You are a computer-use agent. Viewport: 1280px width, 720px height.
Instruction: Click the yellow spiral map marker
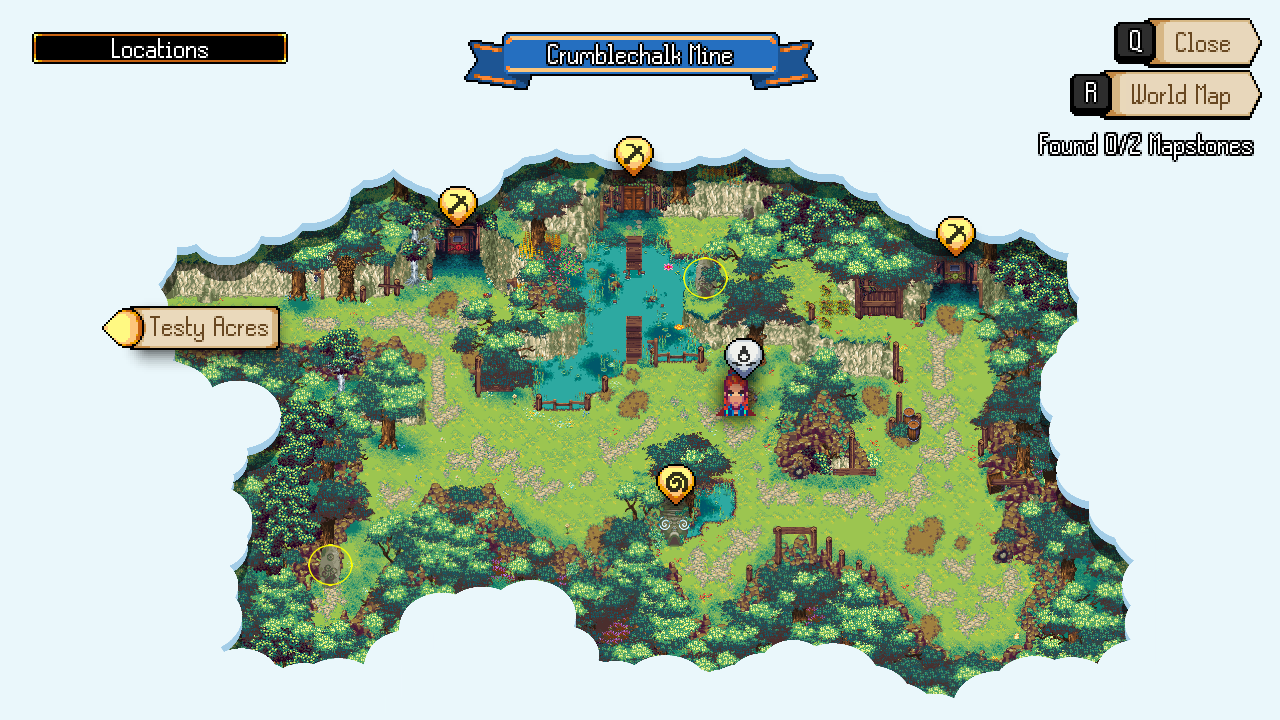pyautogui.click(x=676, y=485)
